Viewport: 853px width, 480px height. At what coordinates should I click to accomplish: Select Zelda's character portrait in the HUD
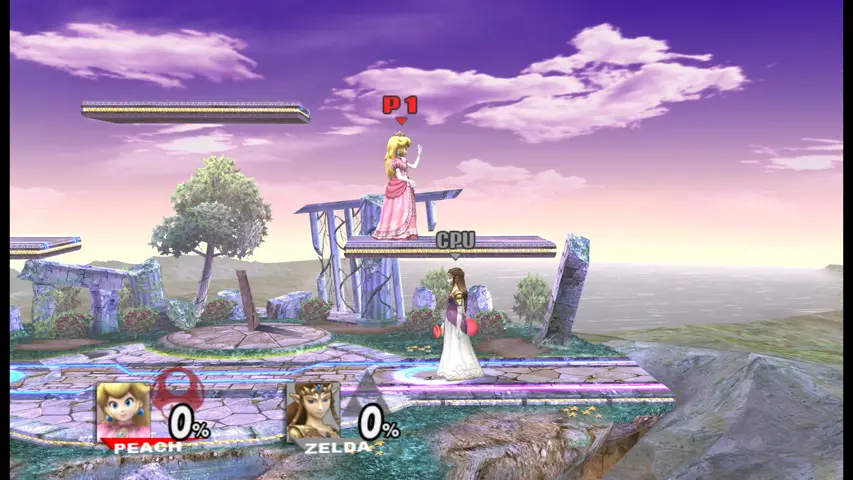coord(313,411)
